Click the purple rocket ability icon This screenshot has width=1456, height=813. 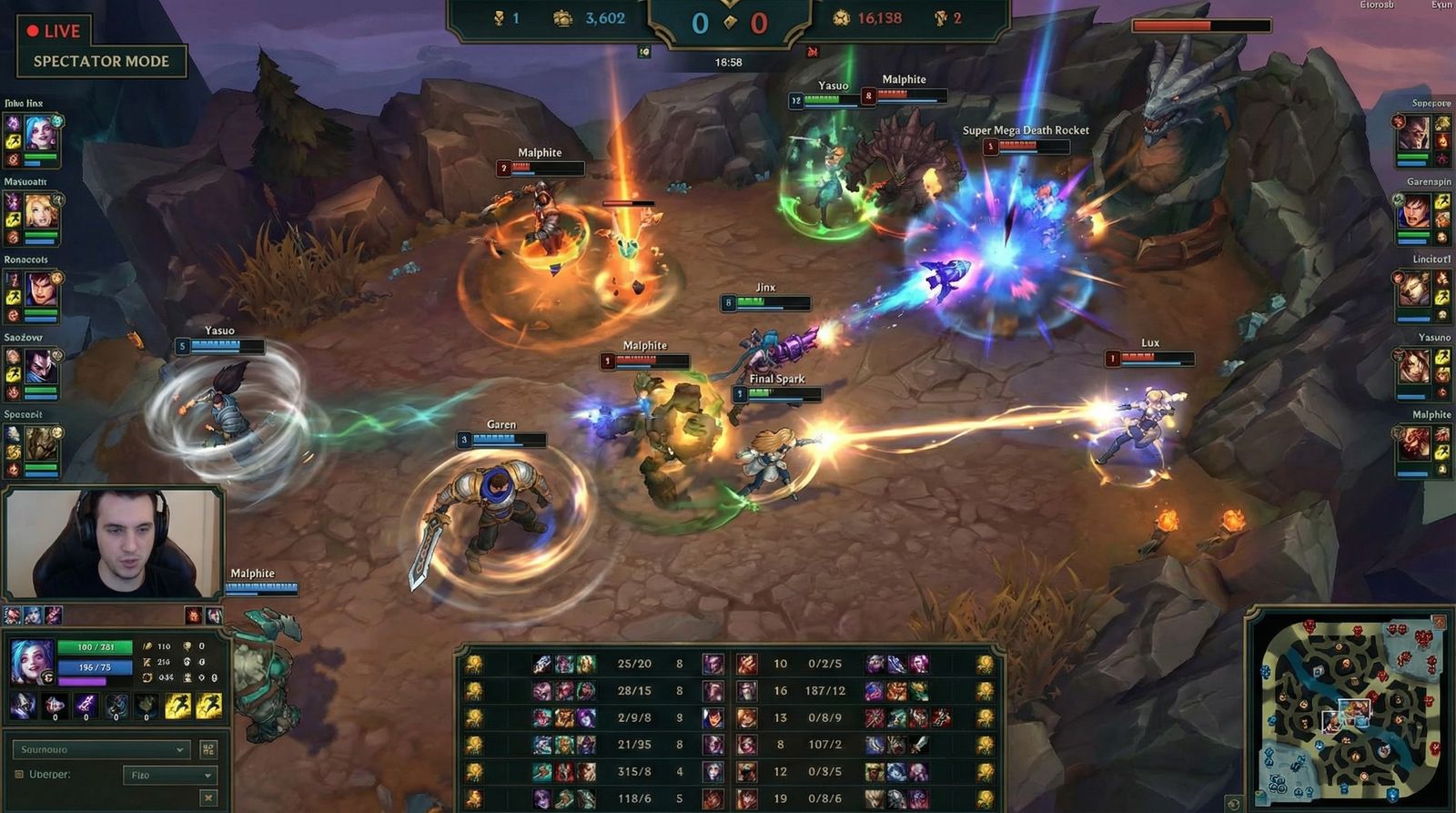pyautogui.click(x=86, y=704)
